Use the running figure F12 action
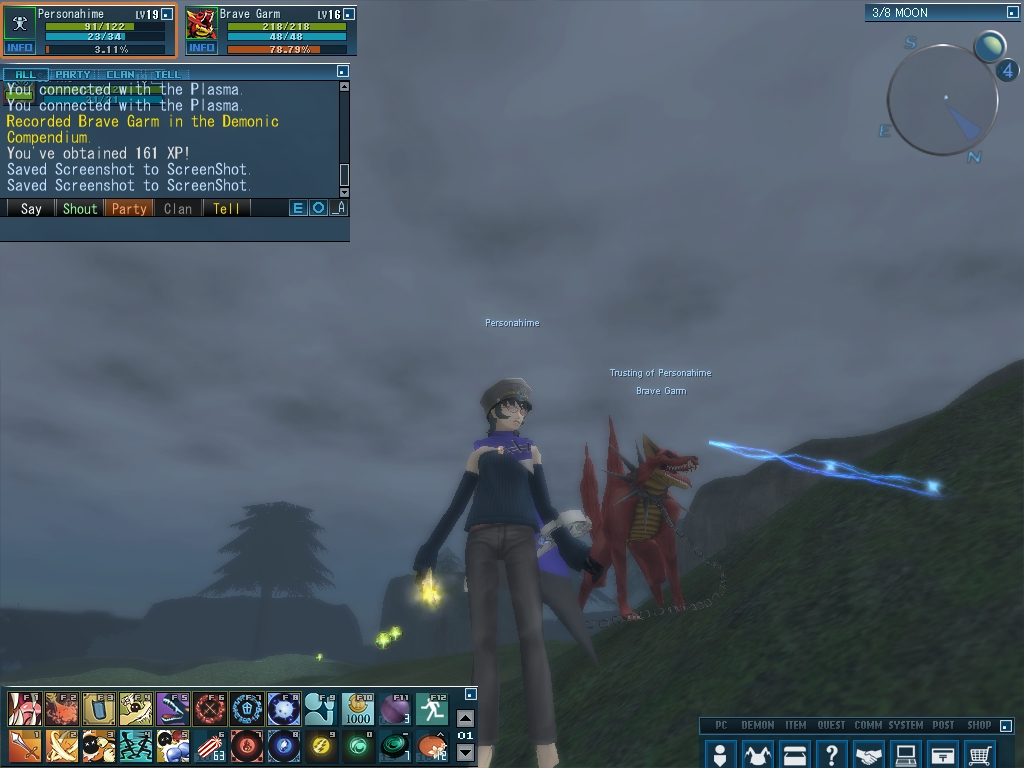1024x768 pixels. [431, 709]
